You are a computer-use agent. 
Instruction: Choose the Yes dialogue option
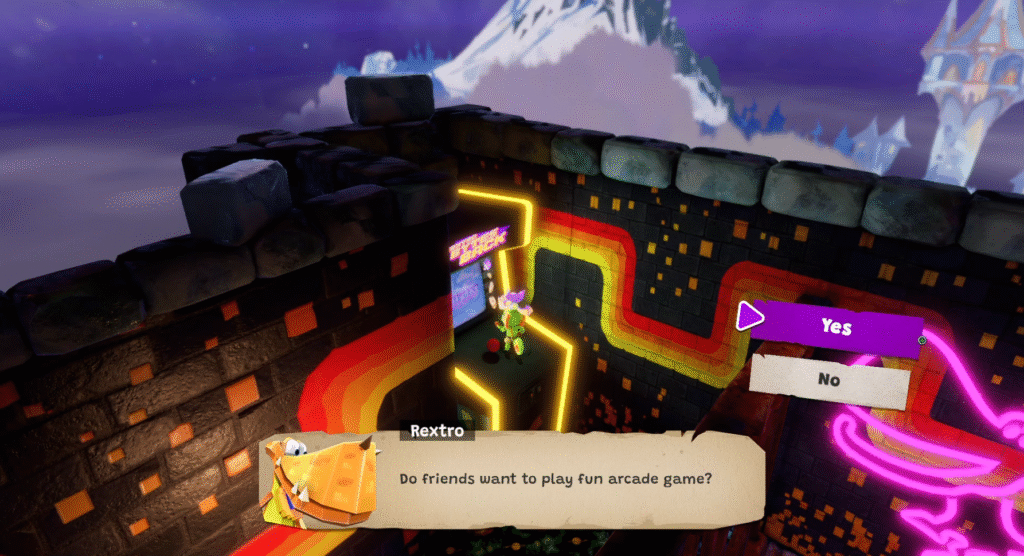click(835, 327)
